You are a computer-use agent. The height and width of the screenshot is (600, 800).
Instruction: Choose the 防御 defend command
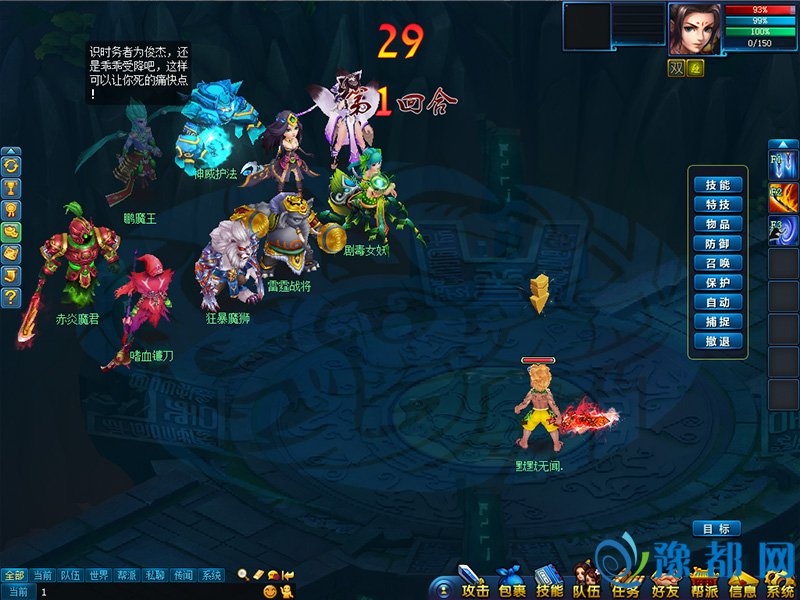[717, 243]
